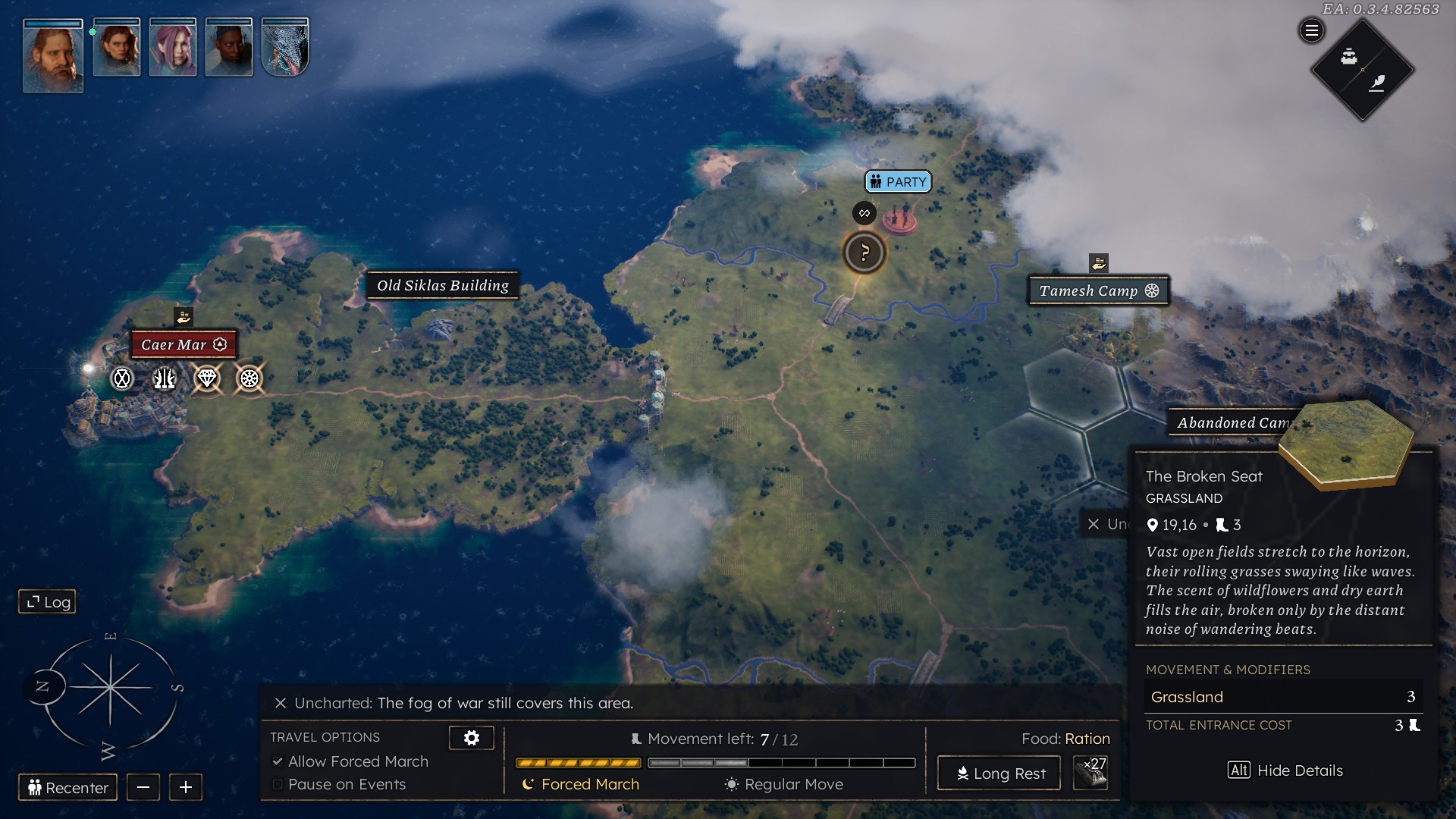Viewport: 1456px width, 819px height.
Task: Select the pink-haired elf portrait
Action: 173,49
